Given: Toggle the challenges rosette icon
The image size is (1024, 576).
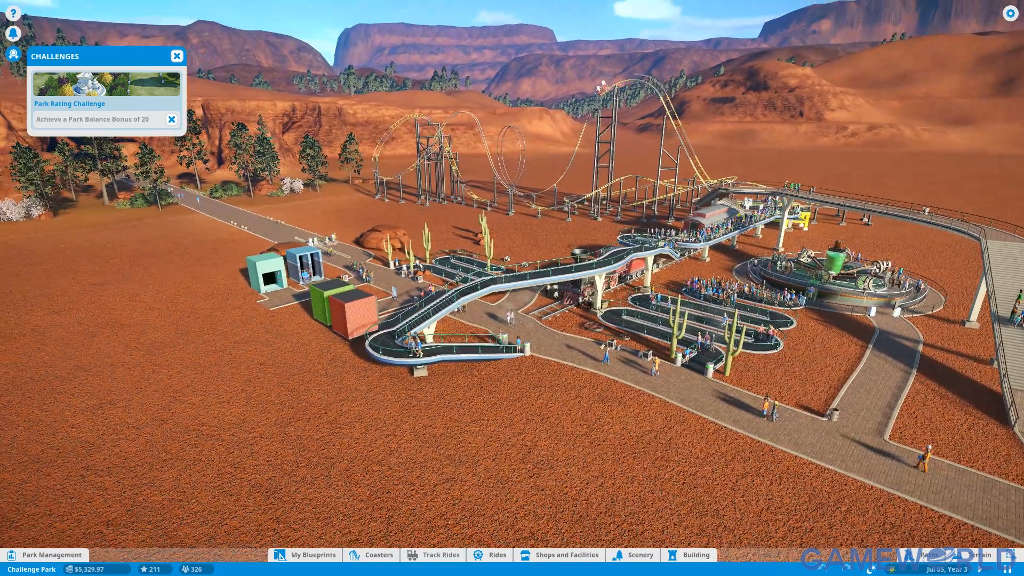Looking at the screenshot, I should tap(13, 54).
